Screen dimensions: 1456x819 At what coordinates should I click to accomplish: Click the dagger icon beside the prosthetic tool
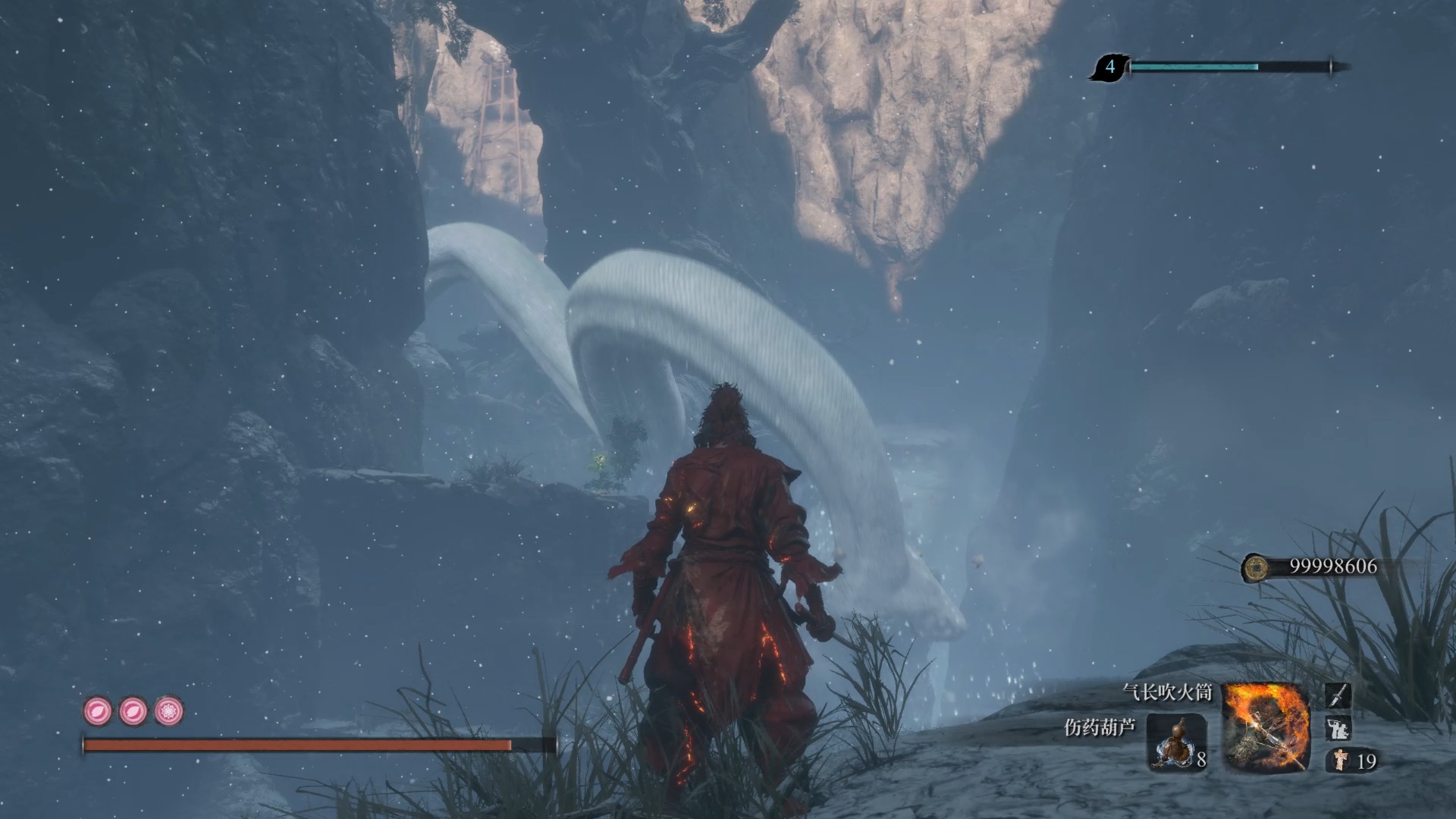(x=1338, y=695)
